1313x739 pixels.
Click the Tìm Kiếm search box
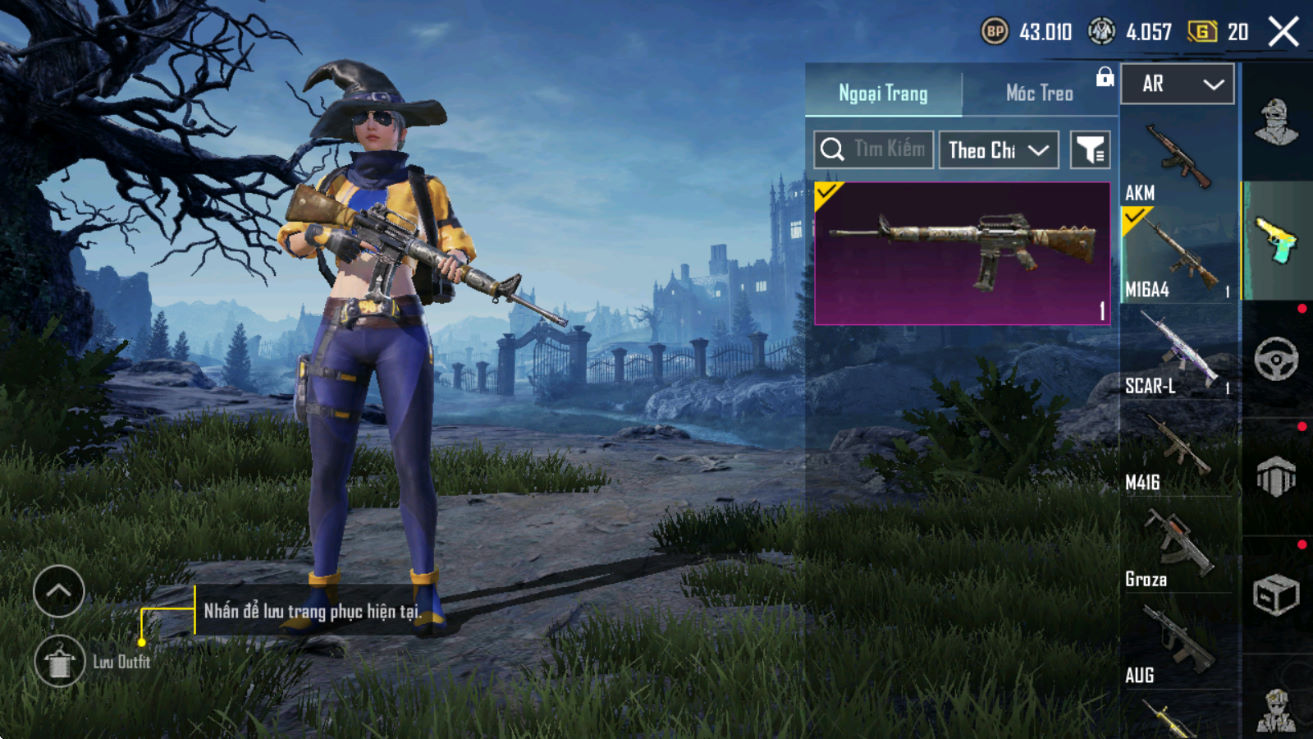pyautogui.click(x=874, y=150)
